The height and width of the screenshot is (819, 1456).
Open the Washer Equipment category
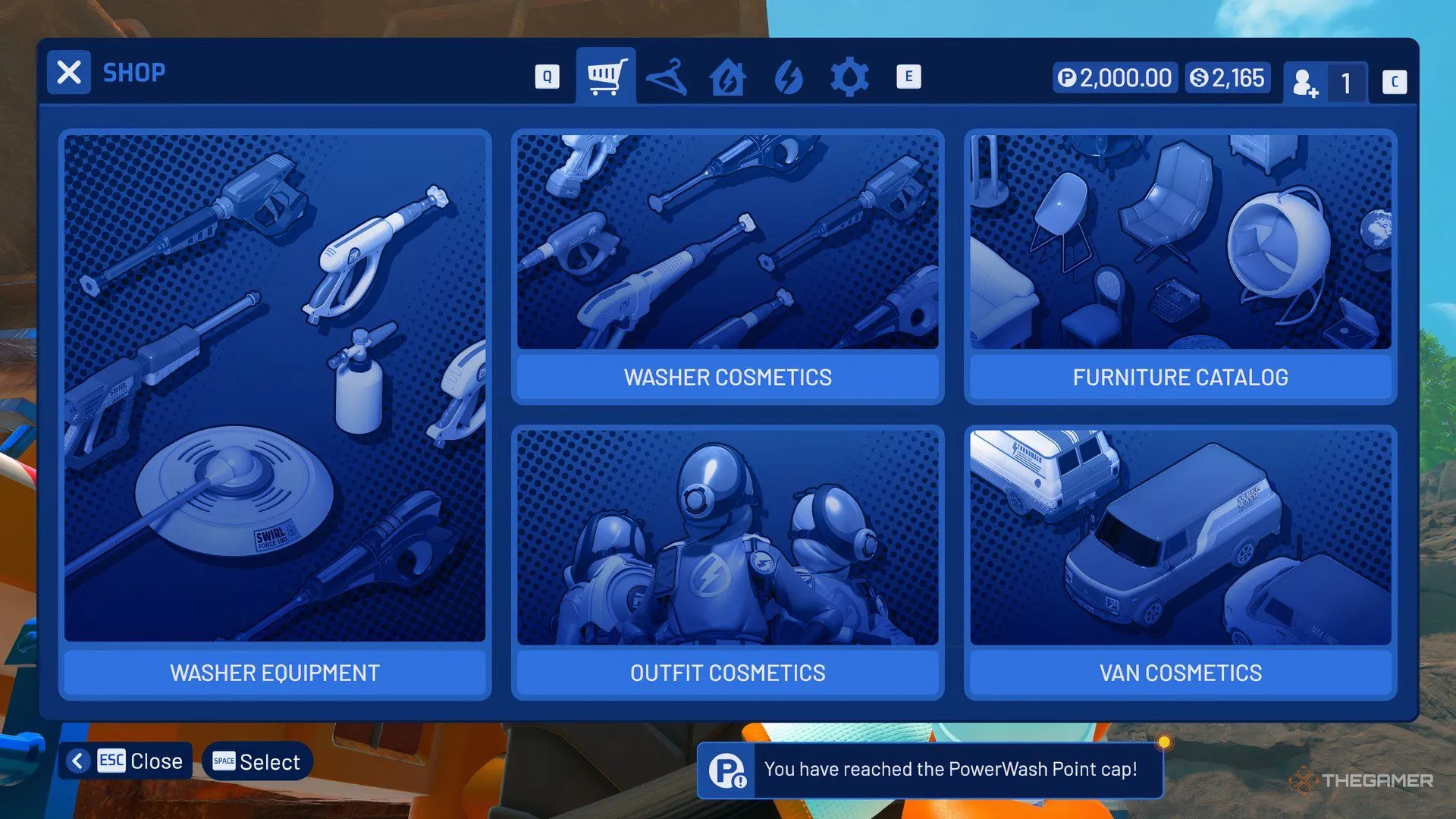point(275,673)
